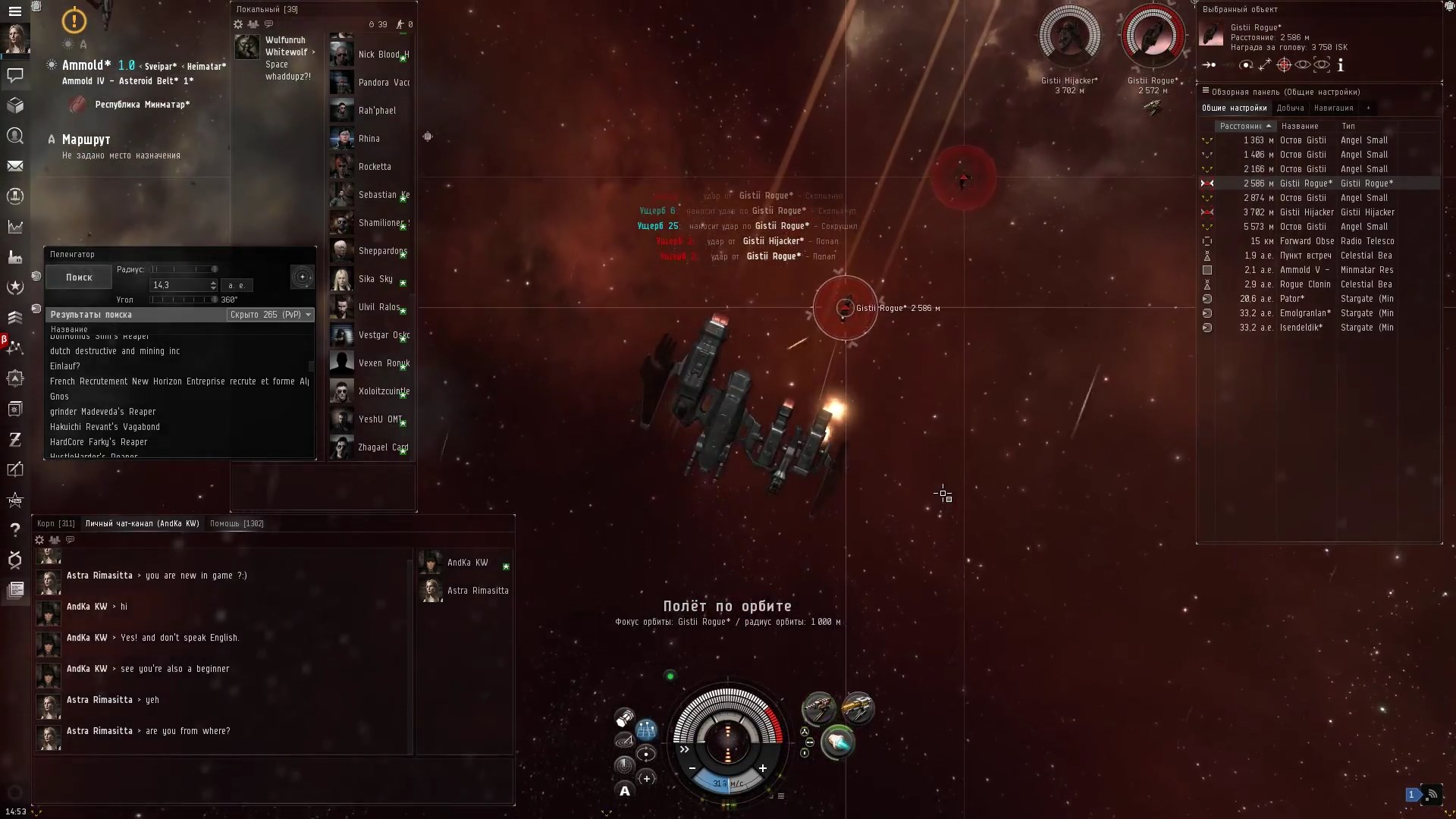Screen dimensions: 1456x819
Task: Click the green safety status indicator above the HUD
Action: point(670,676)
